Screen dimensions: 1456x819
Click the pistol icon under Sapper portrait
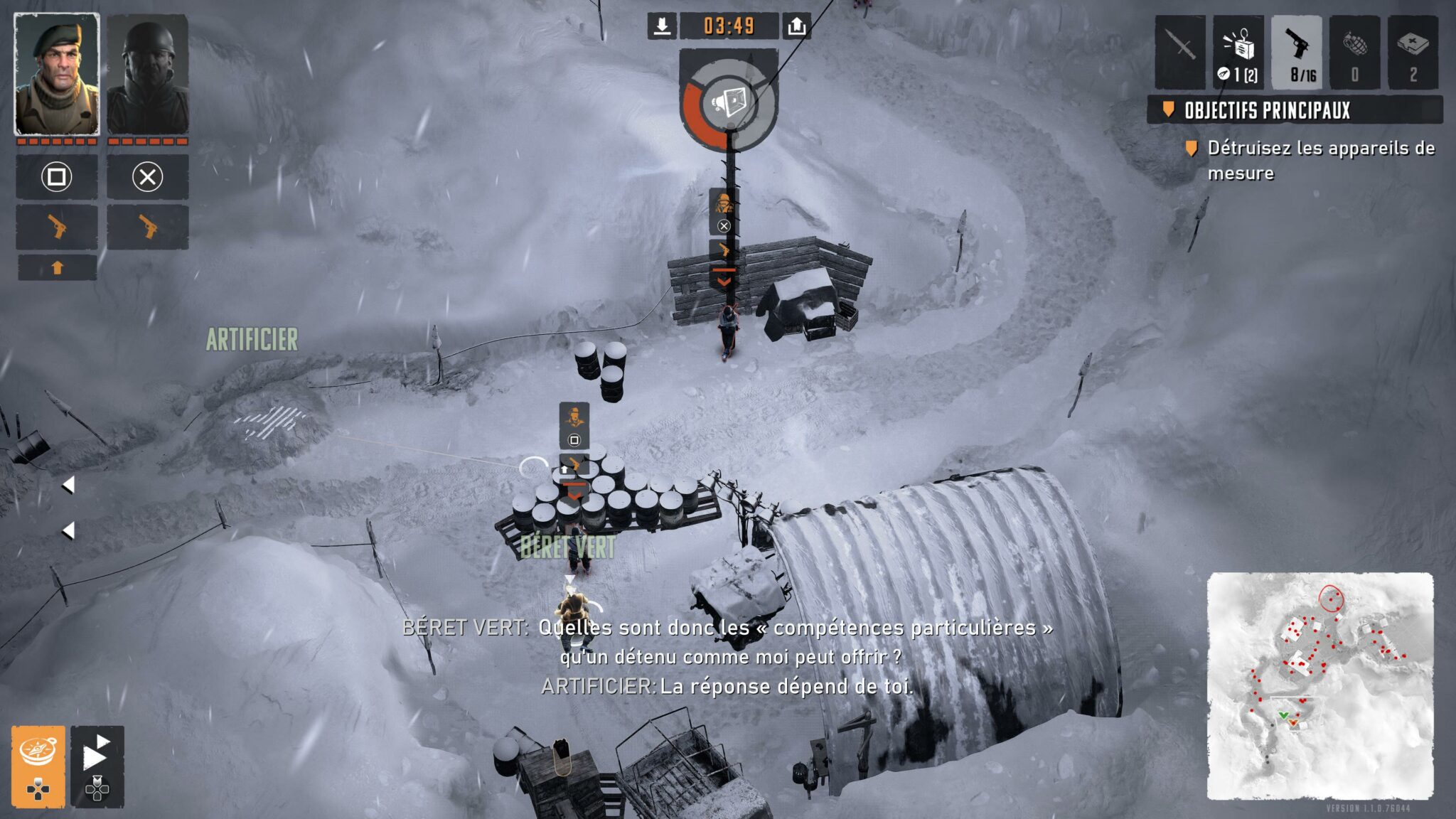click(x=148, y=227)
